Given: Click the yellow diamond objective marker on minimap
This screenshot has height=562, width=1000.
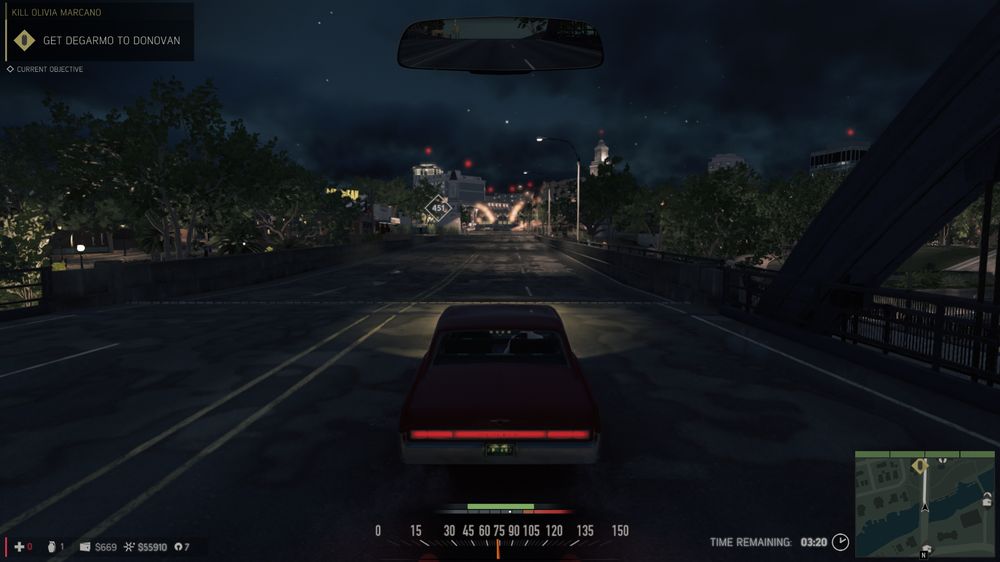Looking at the screenshot, I should point(920,465).
